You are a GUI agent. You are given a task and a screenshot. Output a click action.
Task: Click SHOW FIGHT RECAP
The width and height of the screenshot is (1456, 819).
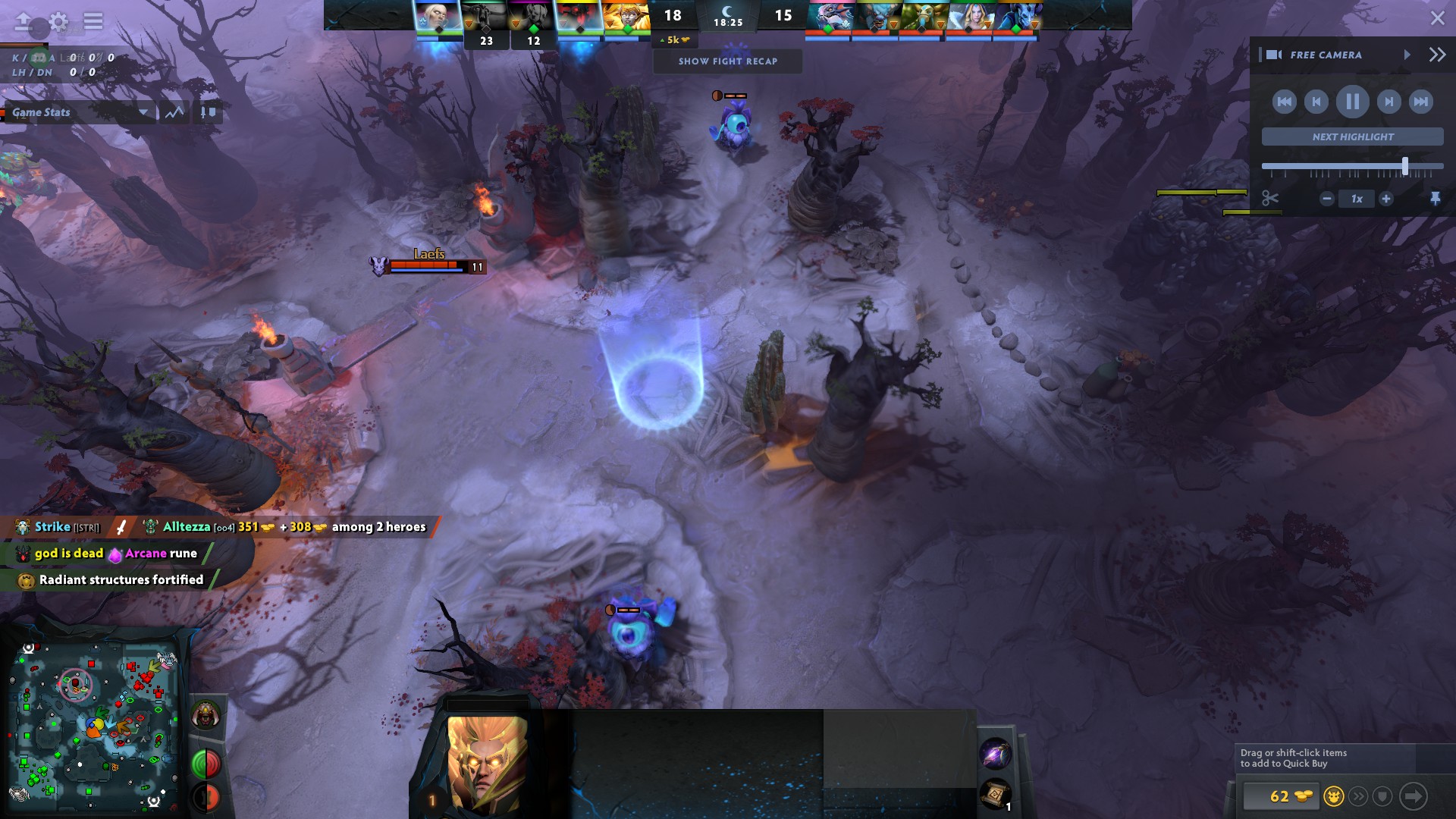pyautogui.click(x=727, y=61)
